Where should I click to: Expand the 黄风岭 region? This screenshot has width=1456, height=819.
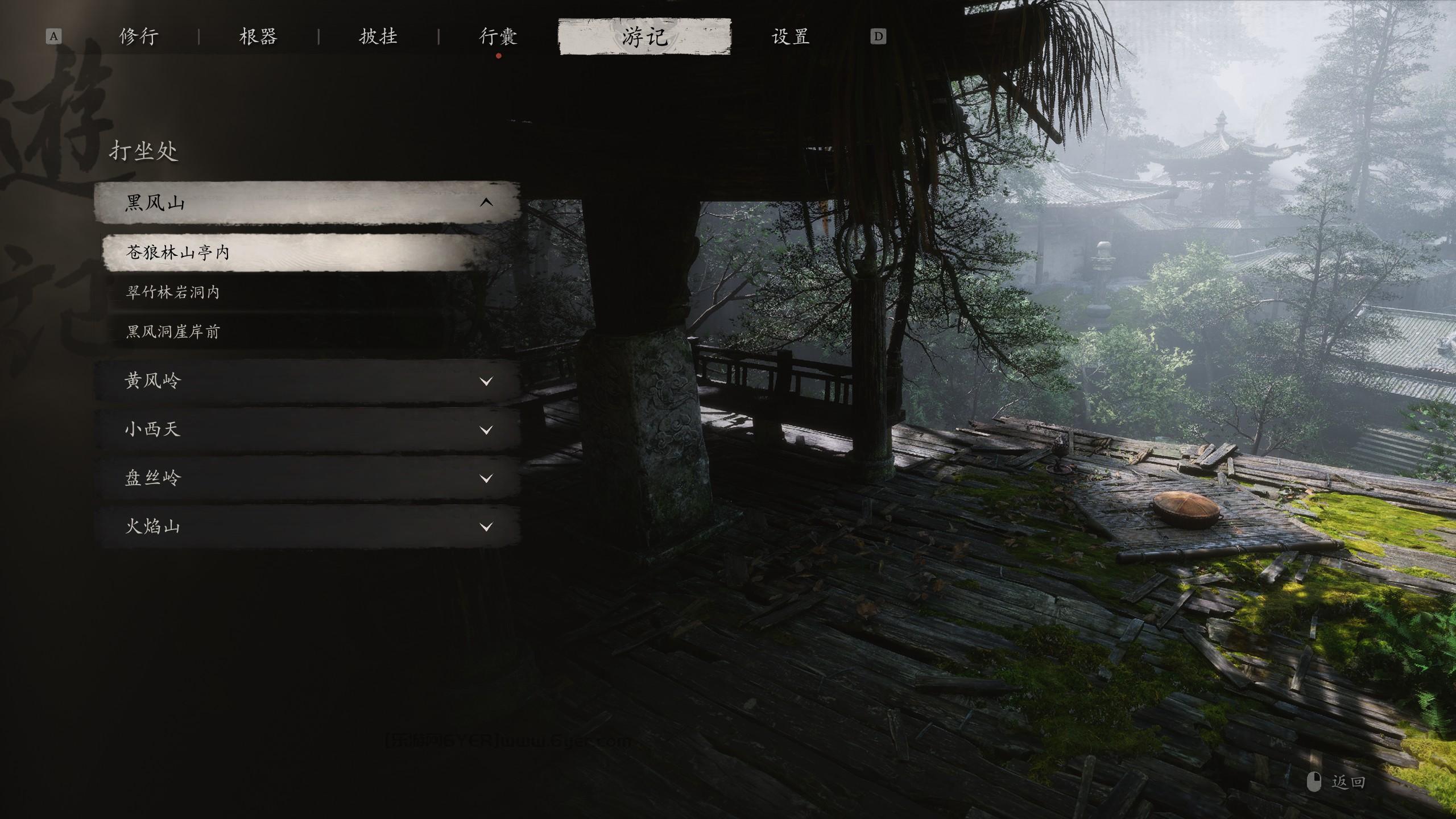307,380
